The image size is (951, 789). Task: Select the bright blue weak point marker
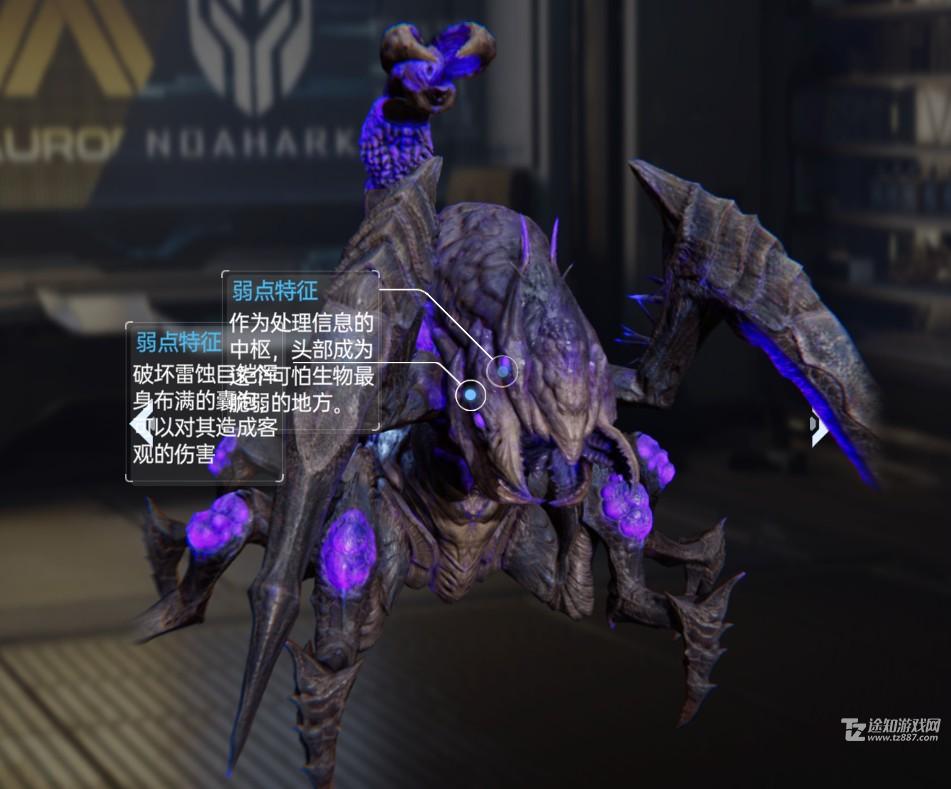tap(469, 396)
